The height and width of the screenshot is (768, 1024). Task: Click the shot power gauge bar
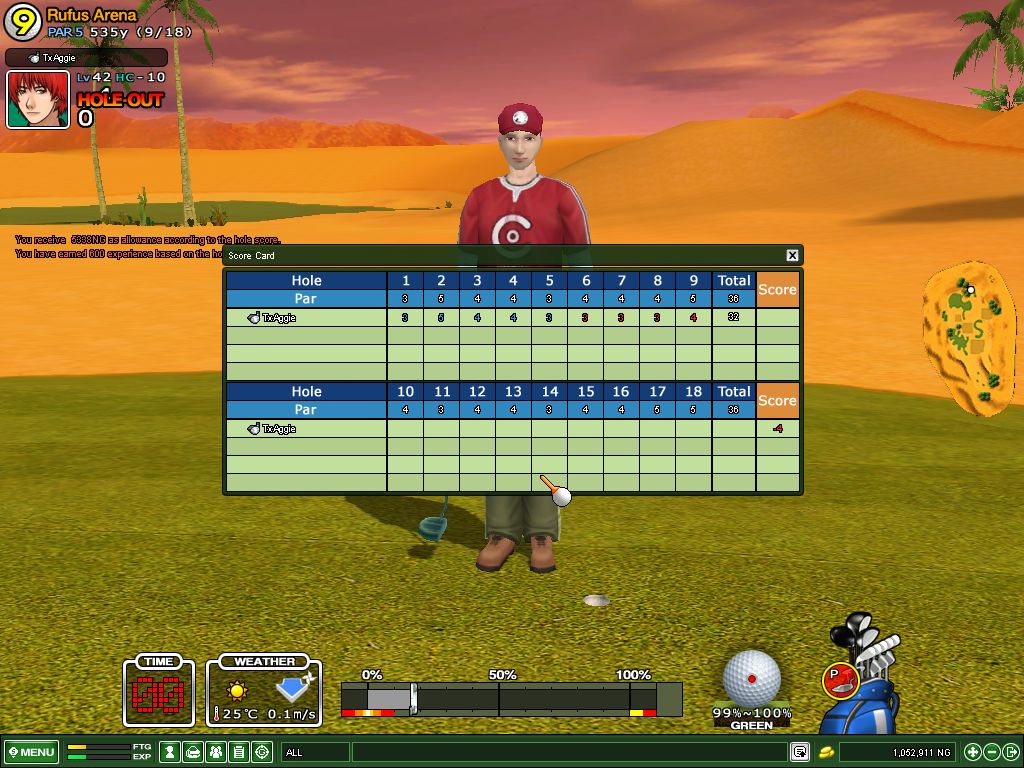pyautogui.click(x=510, y=698)
